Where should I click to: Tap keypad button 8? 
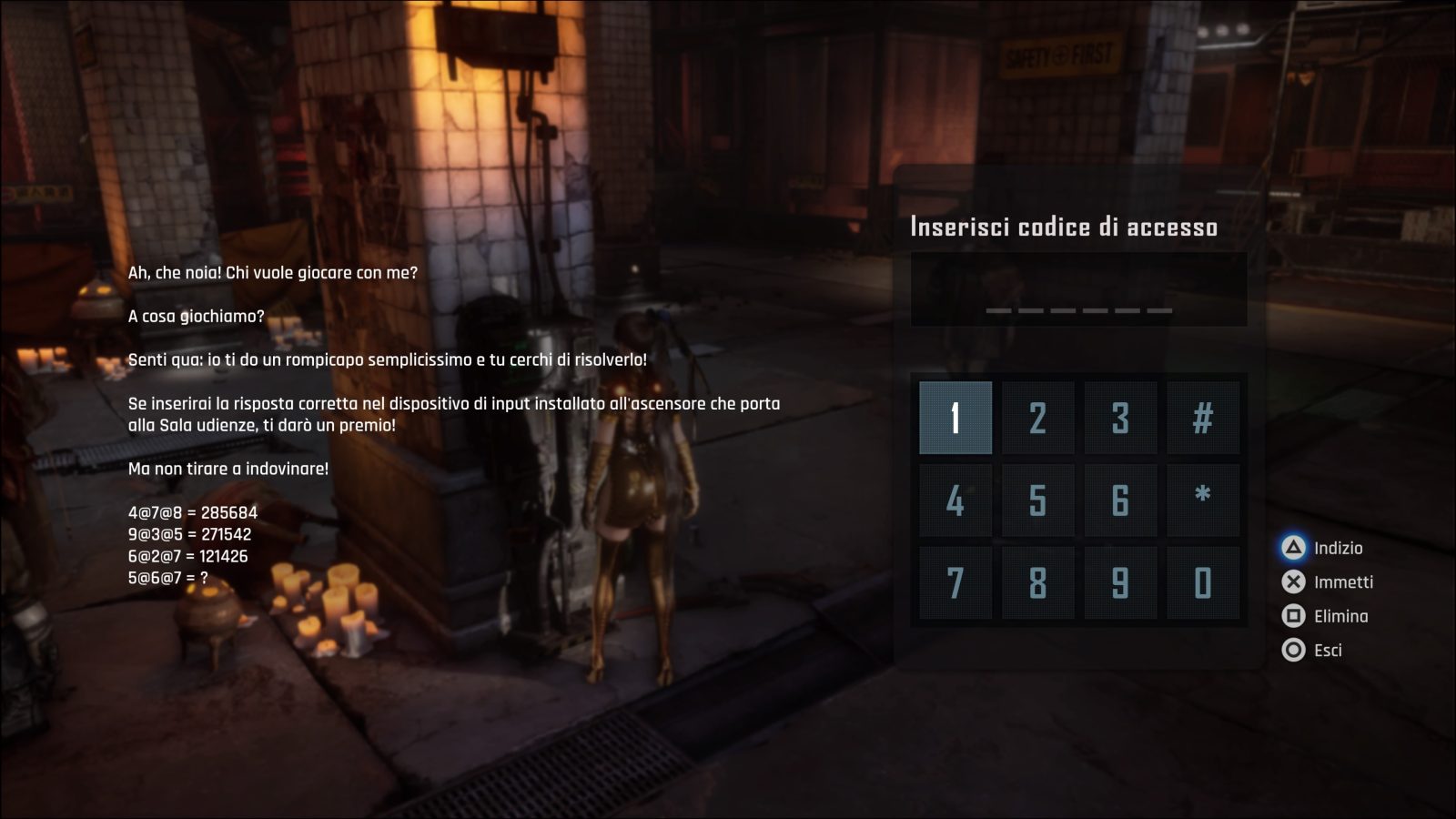(1037, 582)
